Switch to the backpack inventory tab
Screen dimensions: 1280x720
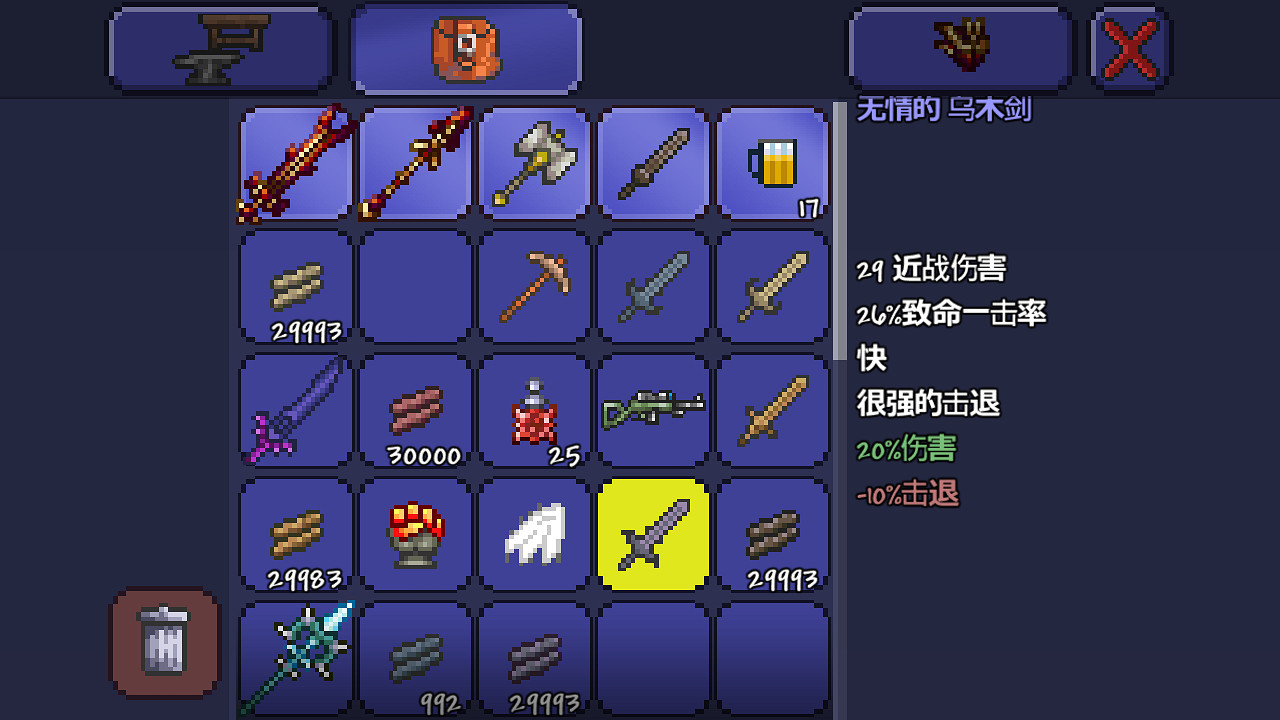tap(465, 47)
